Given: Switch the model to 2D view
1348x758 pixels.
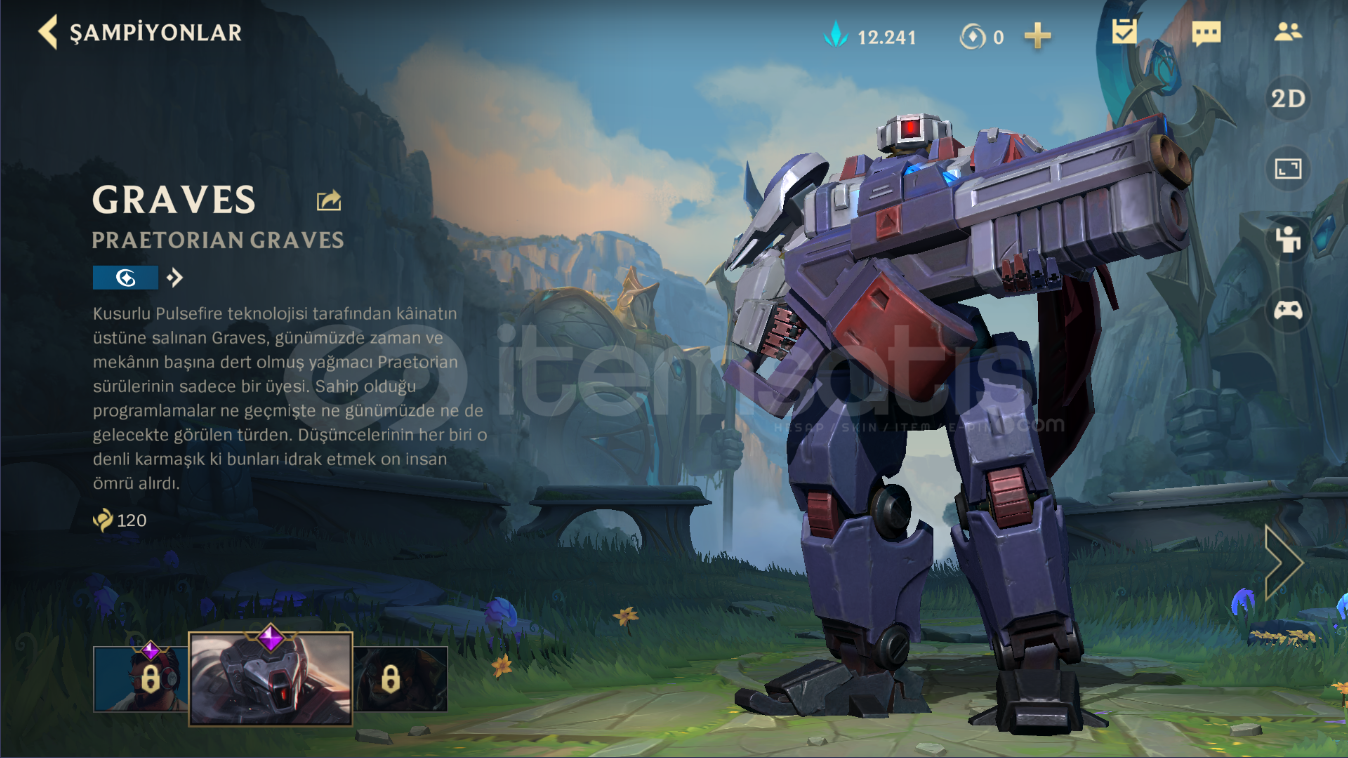Looking at the screenshot, I should click(x=1287, y=97).
